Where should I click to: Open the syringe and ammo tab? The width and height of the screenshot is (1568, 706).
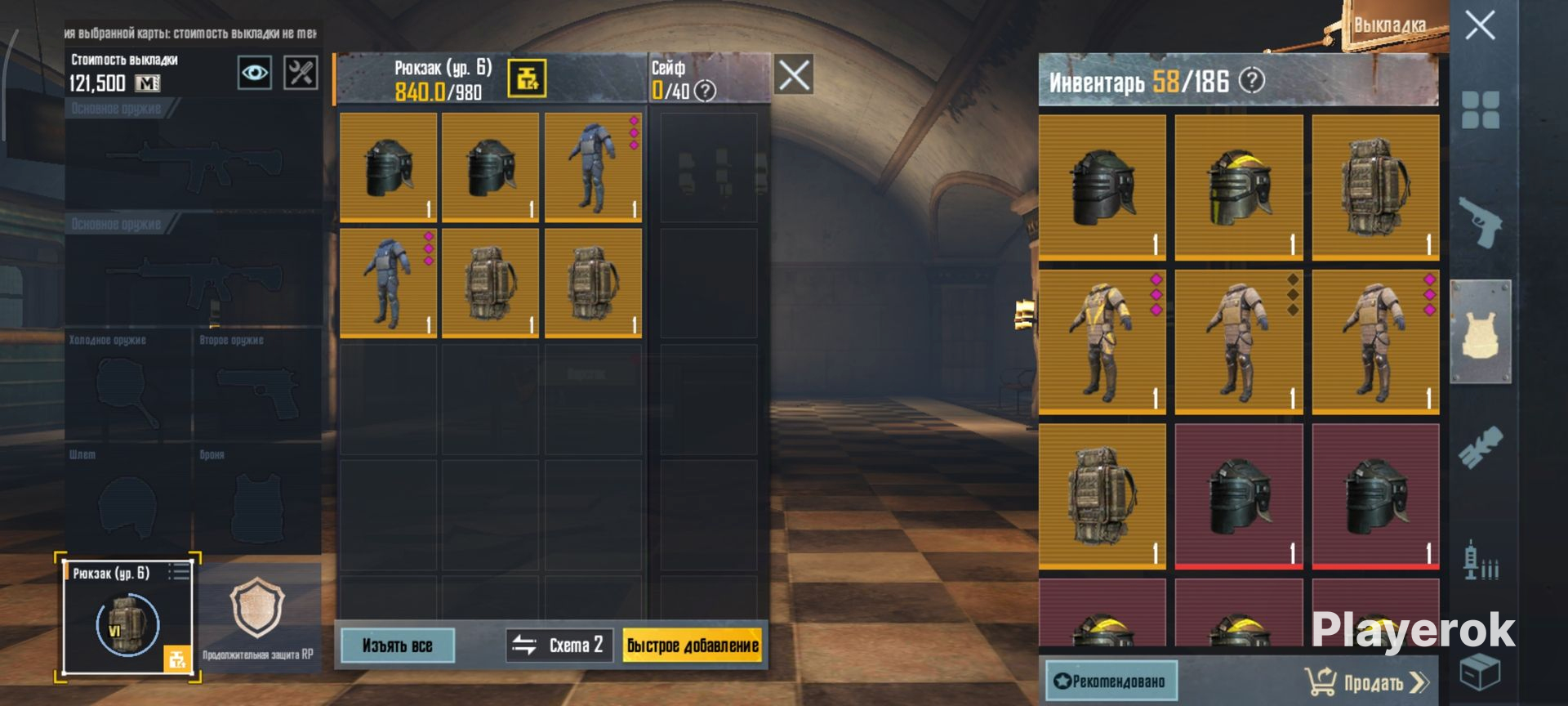(x=1481, y=561)
